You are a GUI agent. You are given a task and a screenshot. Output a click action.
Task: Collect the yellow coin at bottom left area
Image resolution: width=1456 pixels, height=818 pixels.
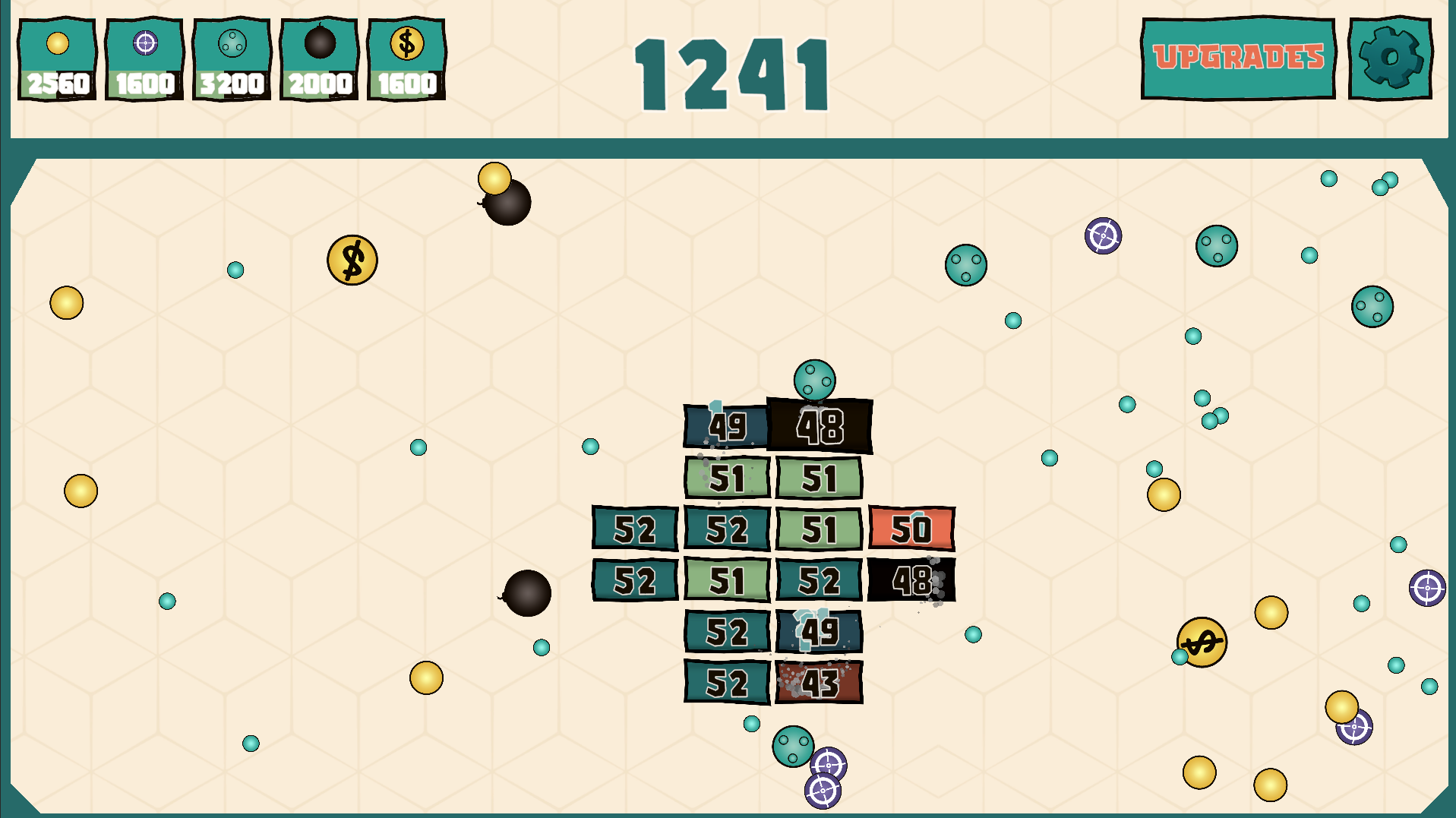428,676
